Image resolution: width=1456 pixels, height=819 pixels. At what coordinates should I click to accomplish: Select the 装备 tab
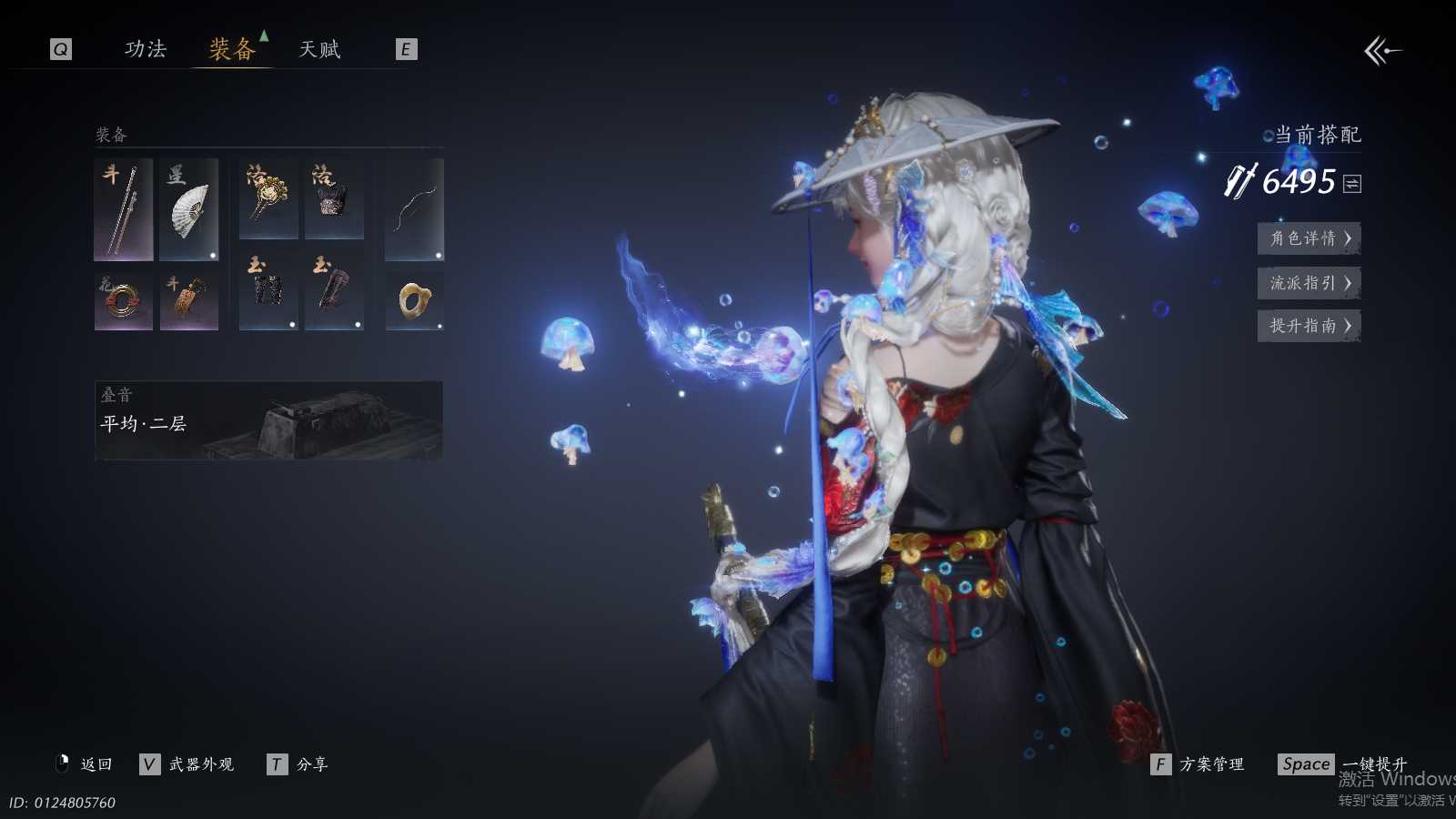232,49
